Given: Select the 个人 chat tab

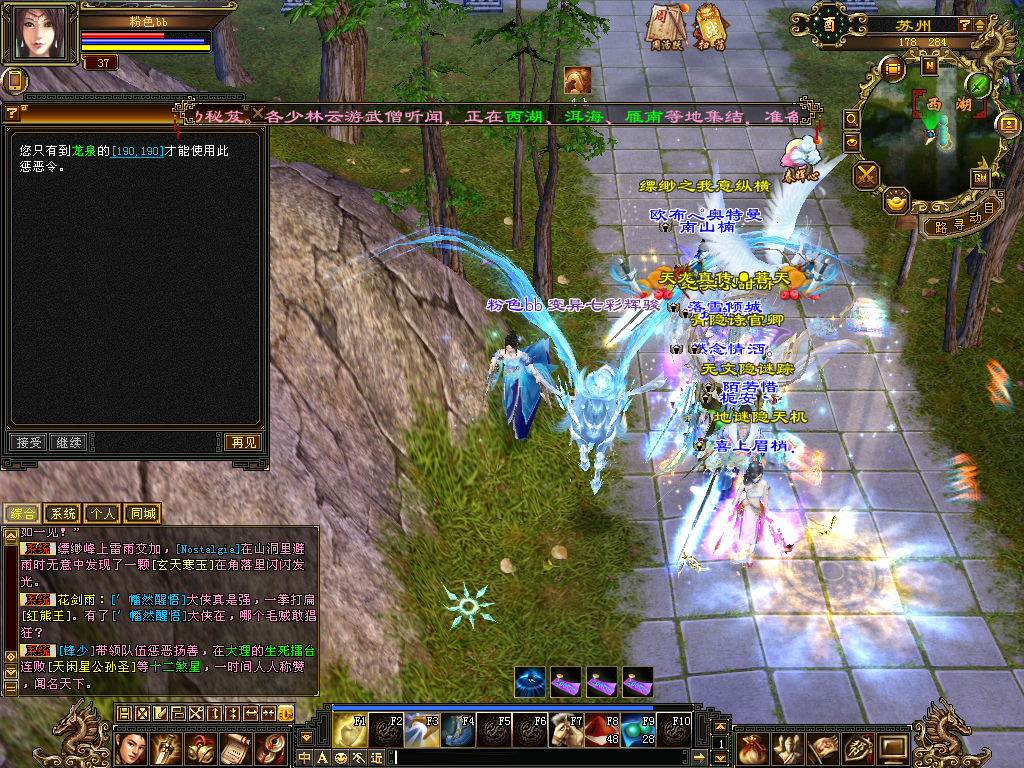Looking at the screenshot, I should 102,514.
